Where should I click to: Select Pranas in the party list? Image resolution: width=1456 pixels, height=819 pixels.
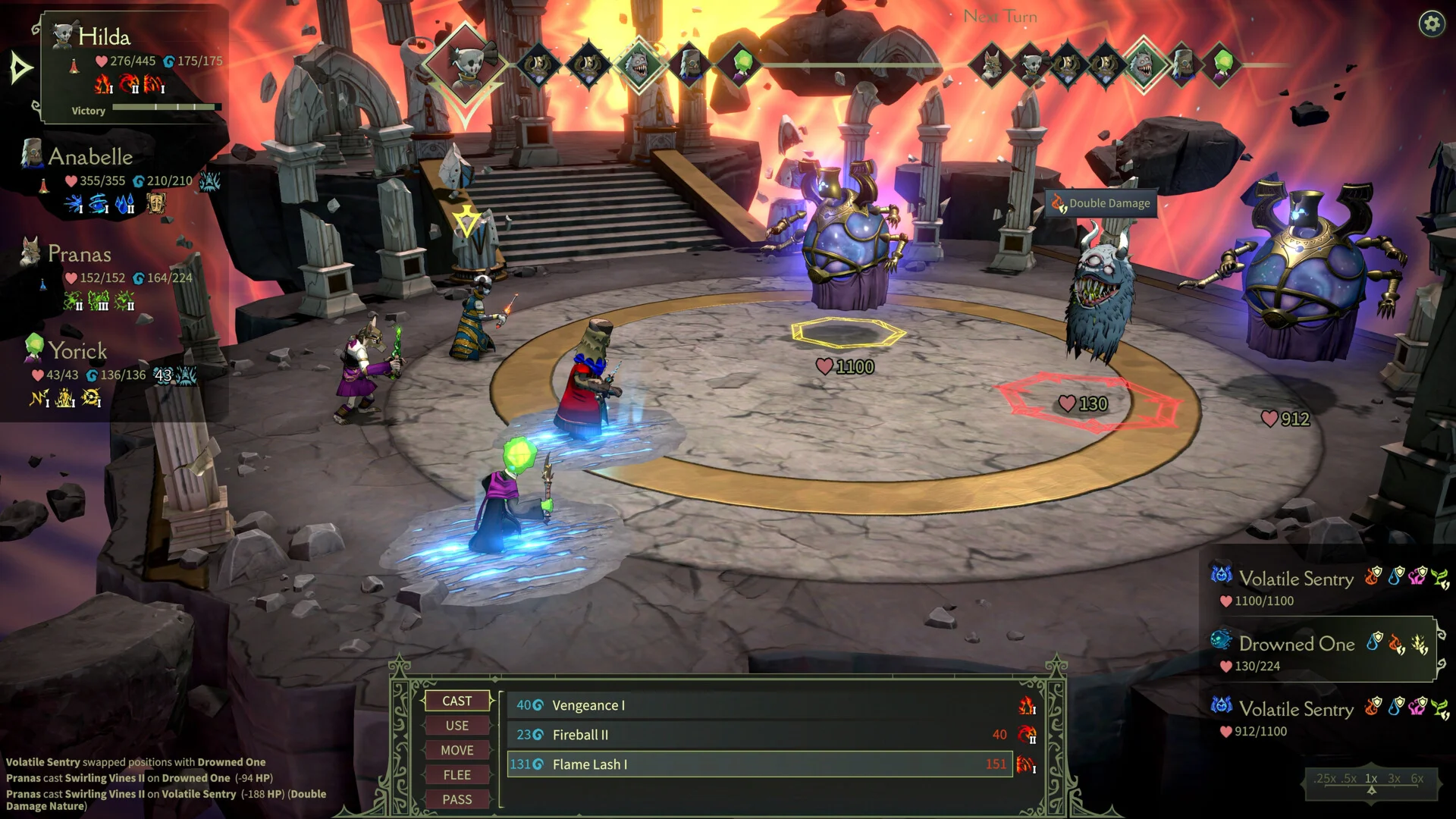[80, 254]
